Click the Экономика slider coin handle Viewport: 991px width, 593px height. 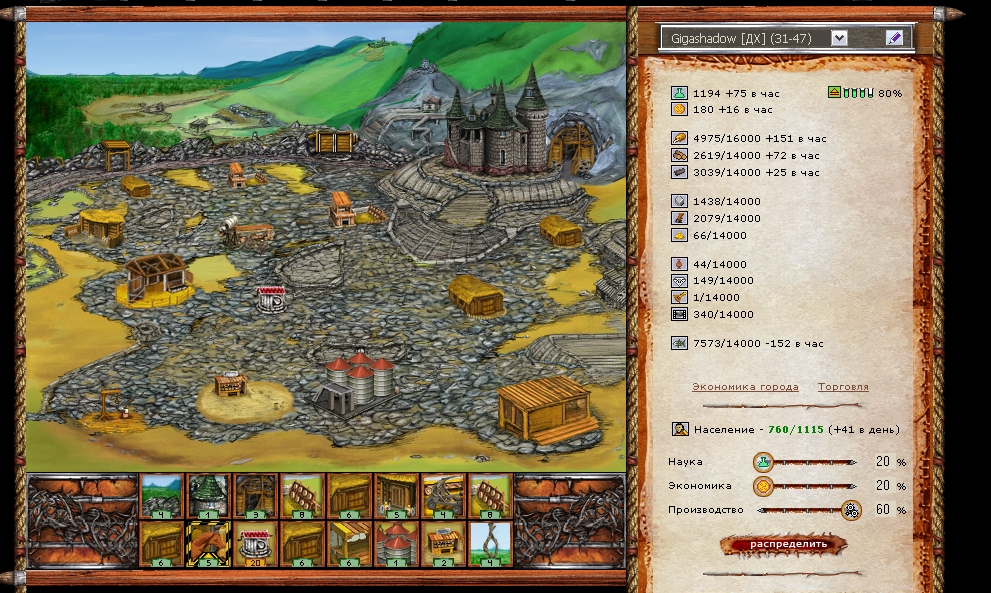coord(763,486)
